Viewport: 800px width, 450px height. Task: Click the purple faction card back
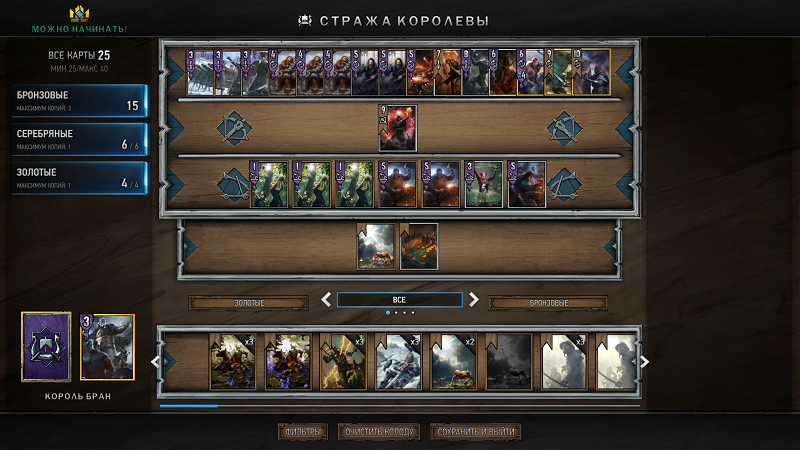point(46,347)
